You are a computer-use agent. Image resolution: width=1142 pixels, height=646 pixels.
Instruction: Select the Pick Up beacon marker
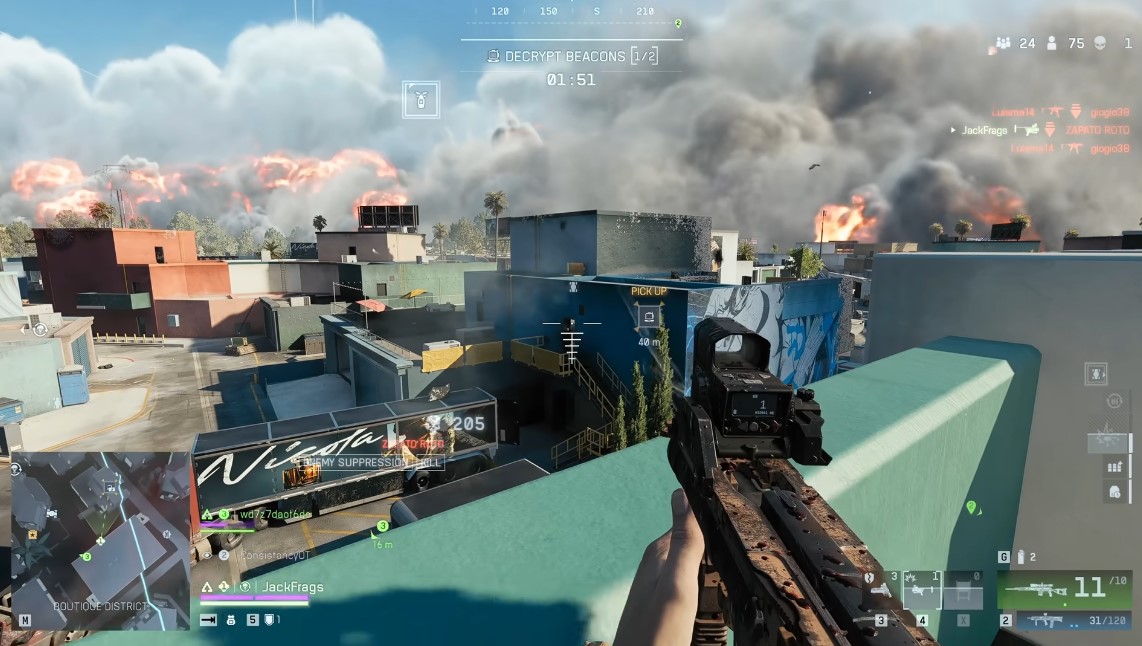(x=649, y=316)
